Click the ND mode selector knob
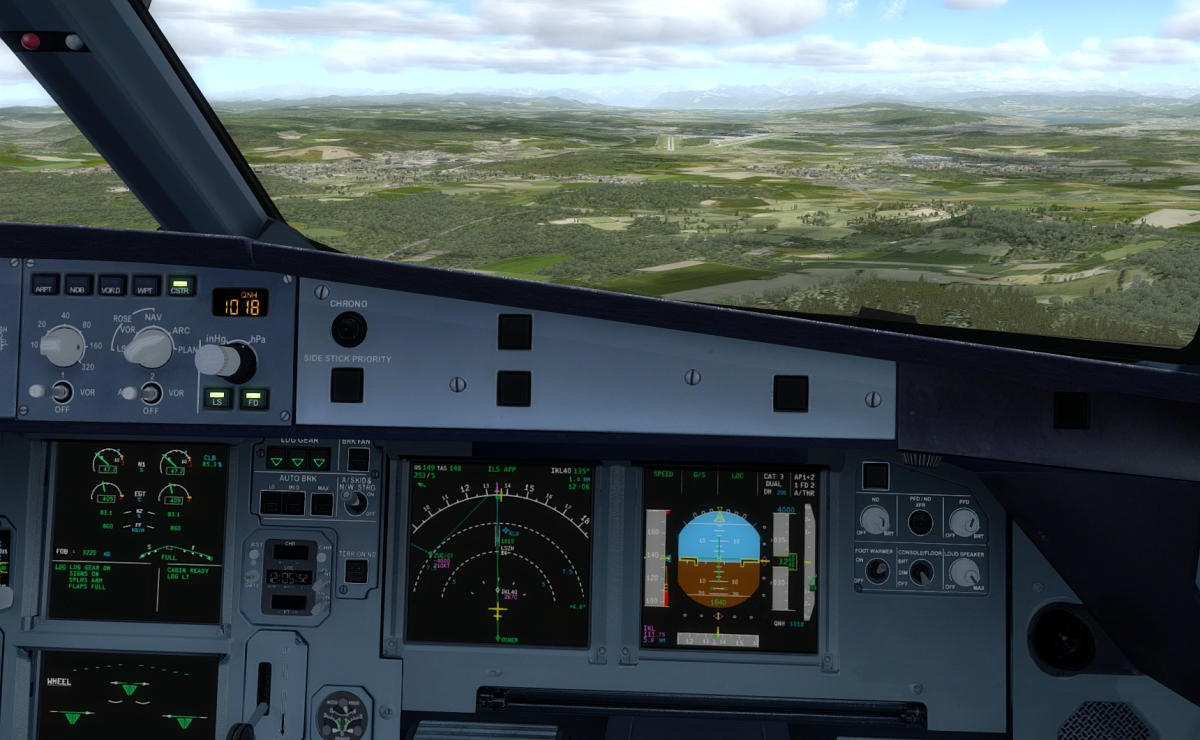The height and width of the screenshot is (740, 1200). (150, 347)
